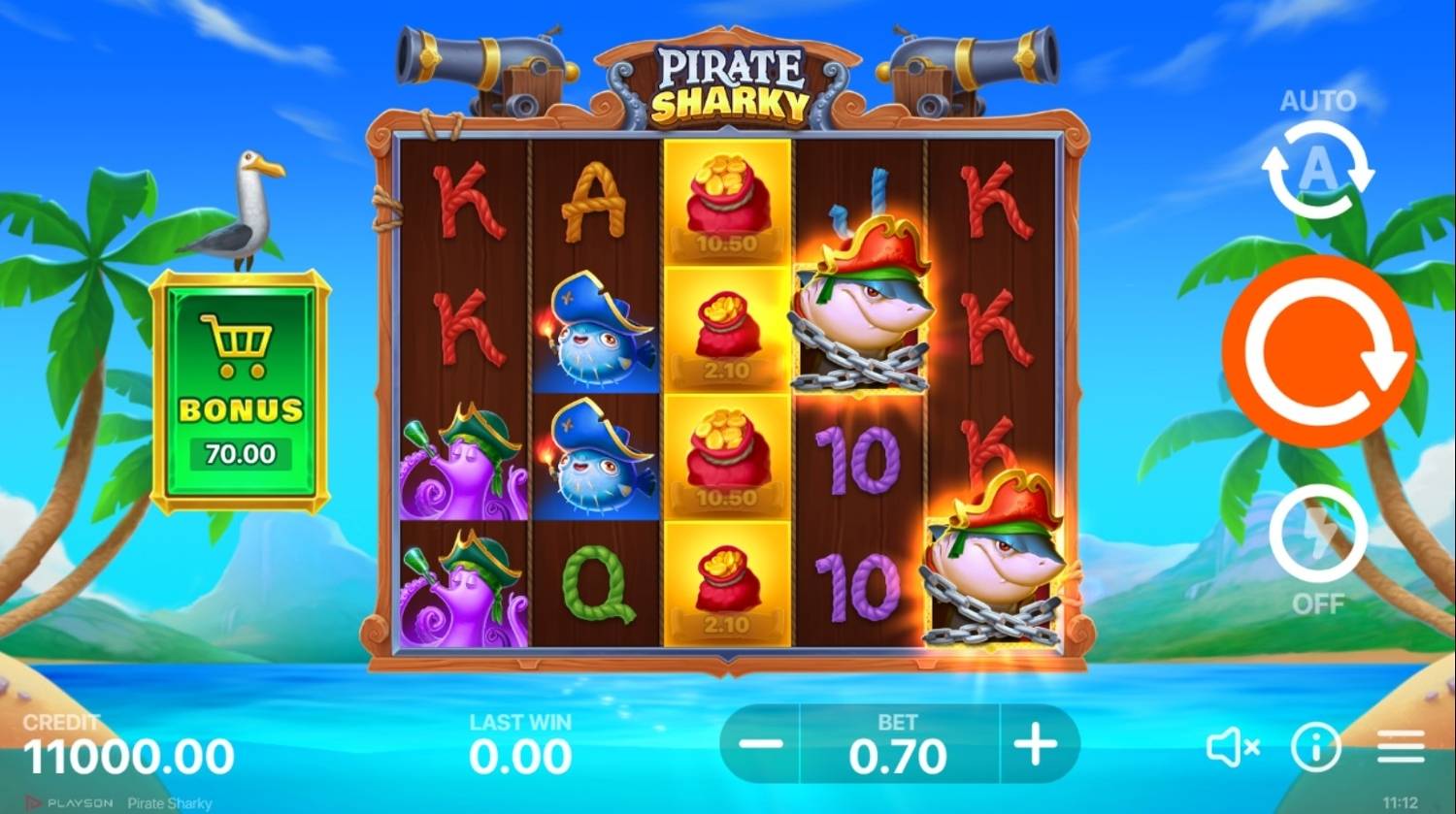Viewport: 1456px width, 814px height.
Task: Select the shopping cart icon on the Bonus panel
Action: click(x=238, y=344)
